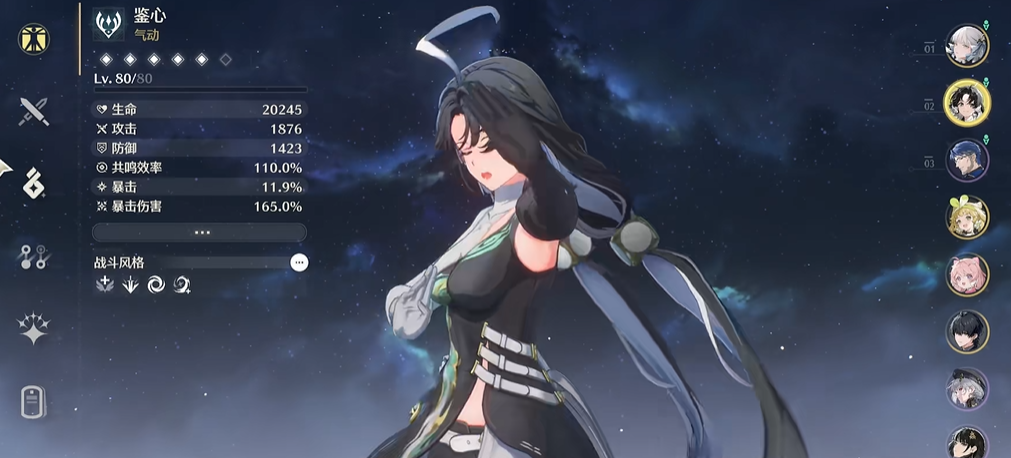Expand the full stats list bar
Screen dimensions: 1011x458
click(199, 232)
